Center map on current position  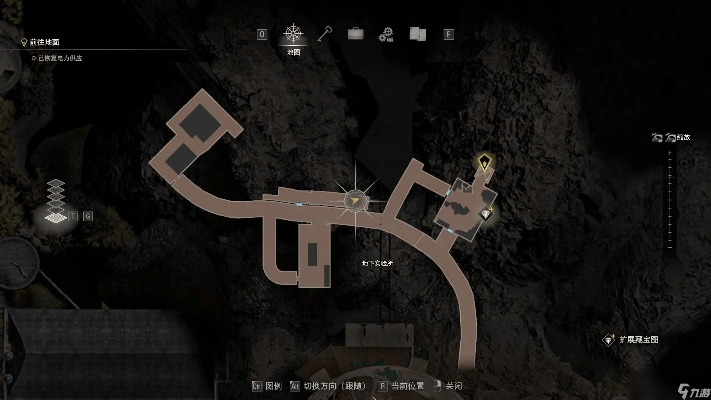(401, 385)
